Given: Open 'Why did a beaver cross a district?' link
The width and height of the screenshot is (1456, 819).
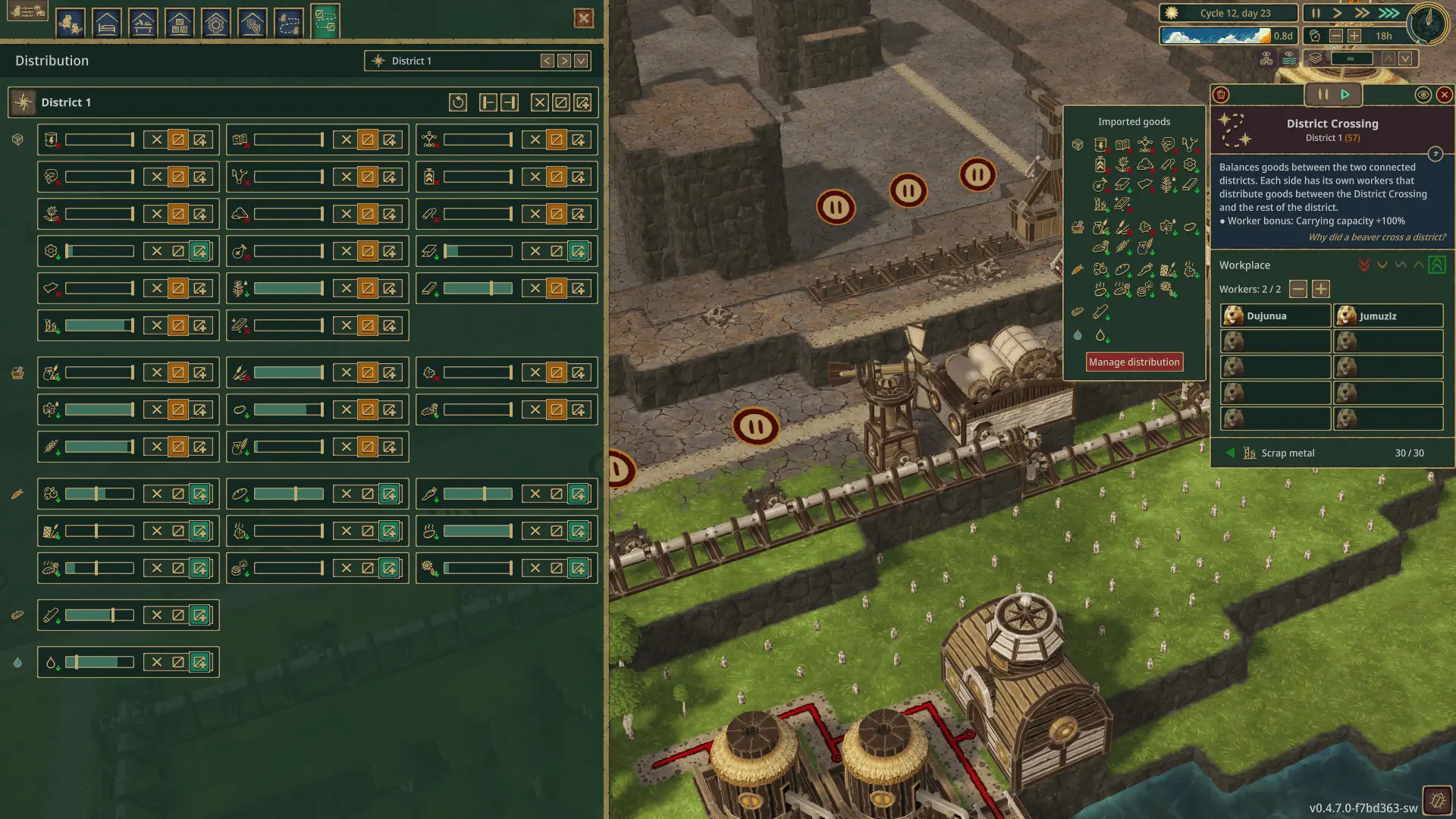Looking at the screenshot, I should pyautogui.click(x=1376, y=237).
